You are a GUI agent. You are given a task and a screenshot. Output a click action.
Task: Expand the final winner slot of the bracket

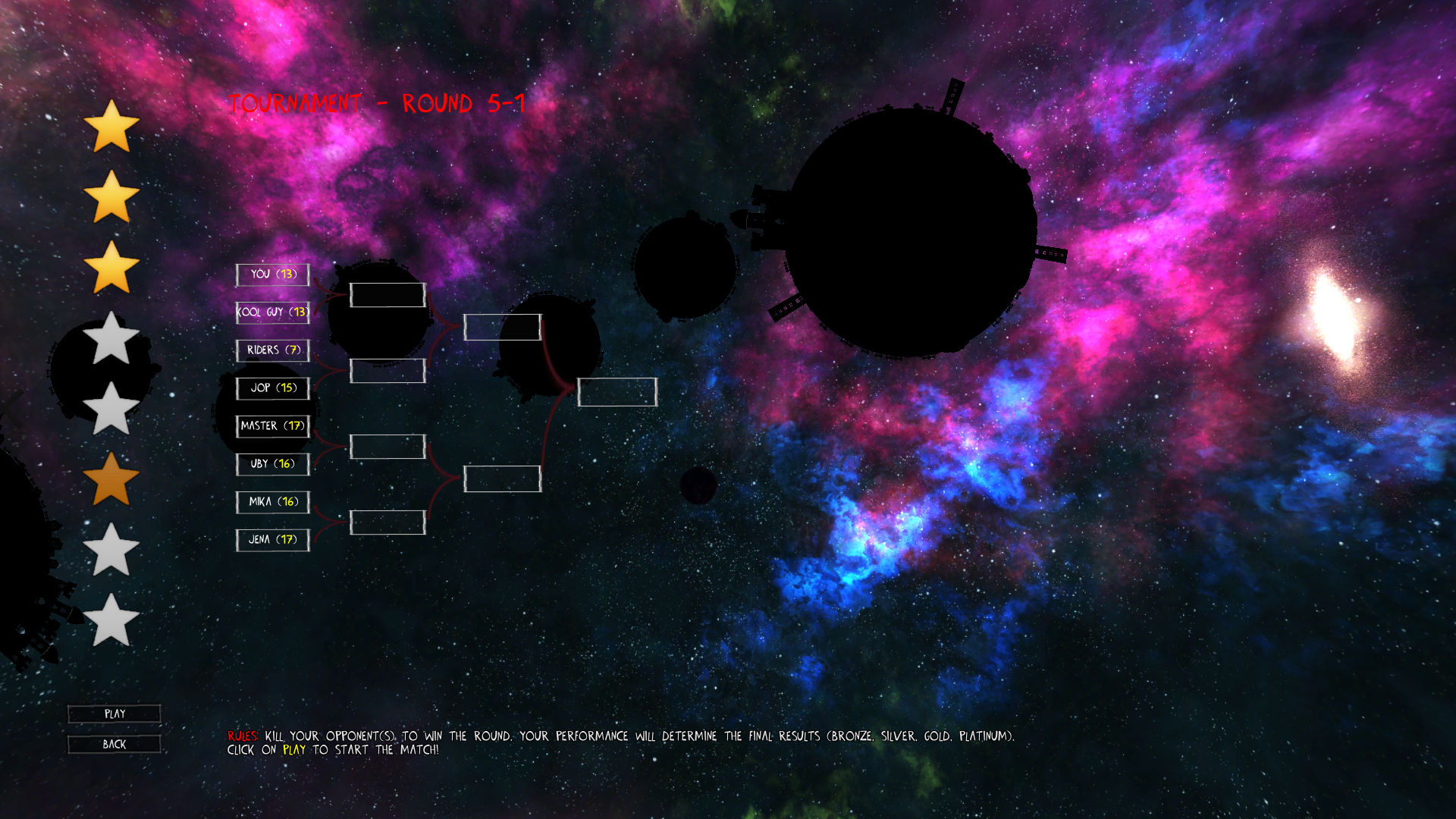point(617,393)
